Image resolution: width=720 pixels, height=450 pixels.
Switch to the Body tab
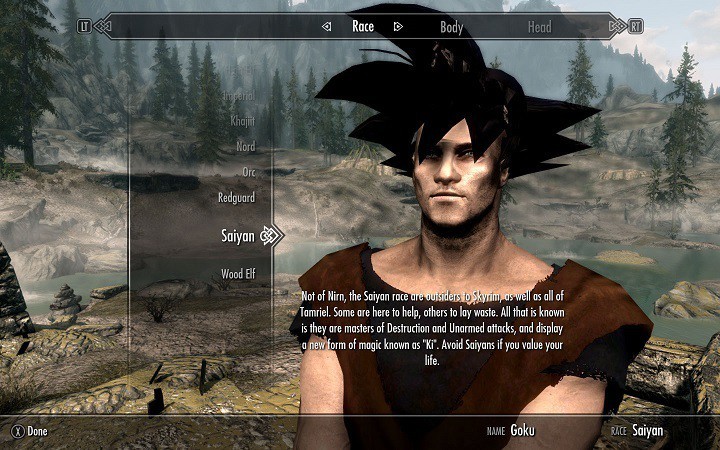click(x=451, y=26)
